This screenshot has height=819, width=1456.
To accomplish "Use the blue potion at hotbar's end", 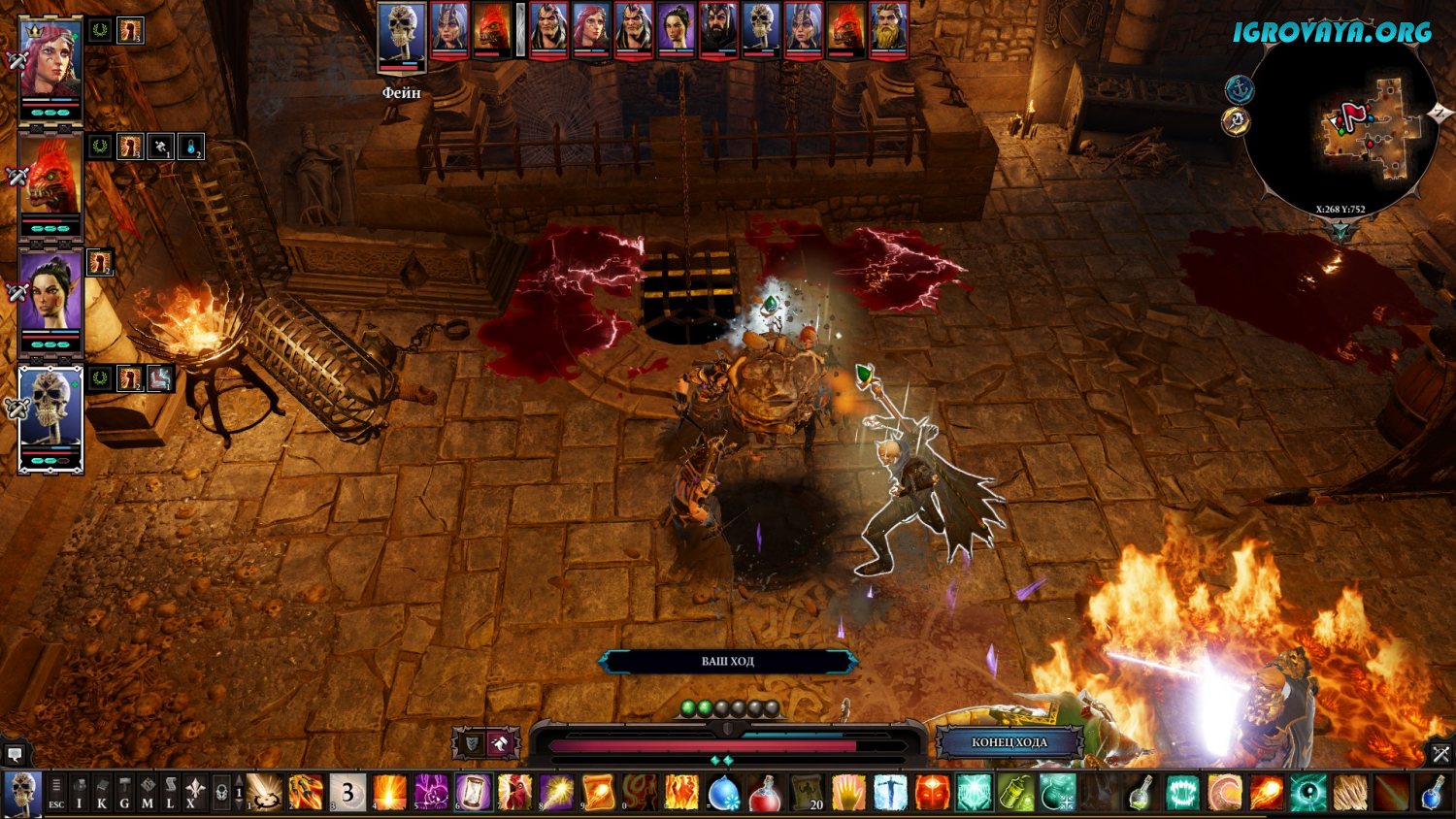I will point(1434,793).
